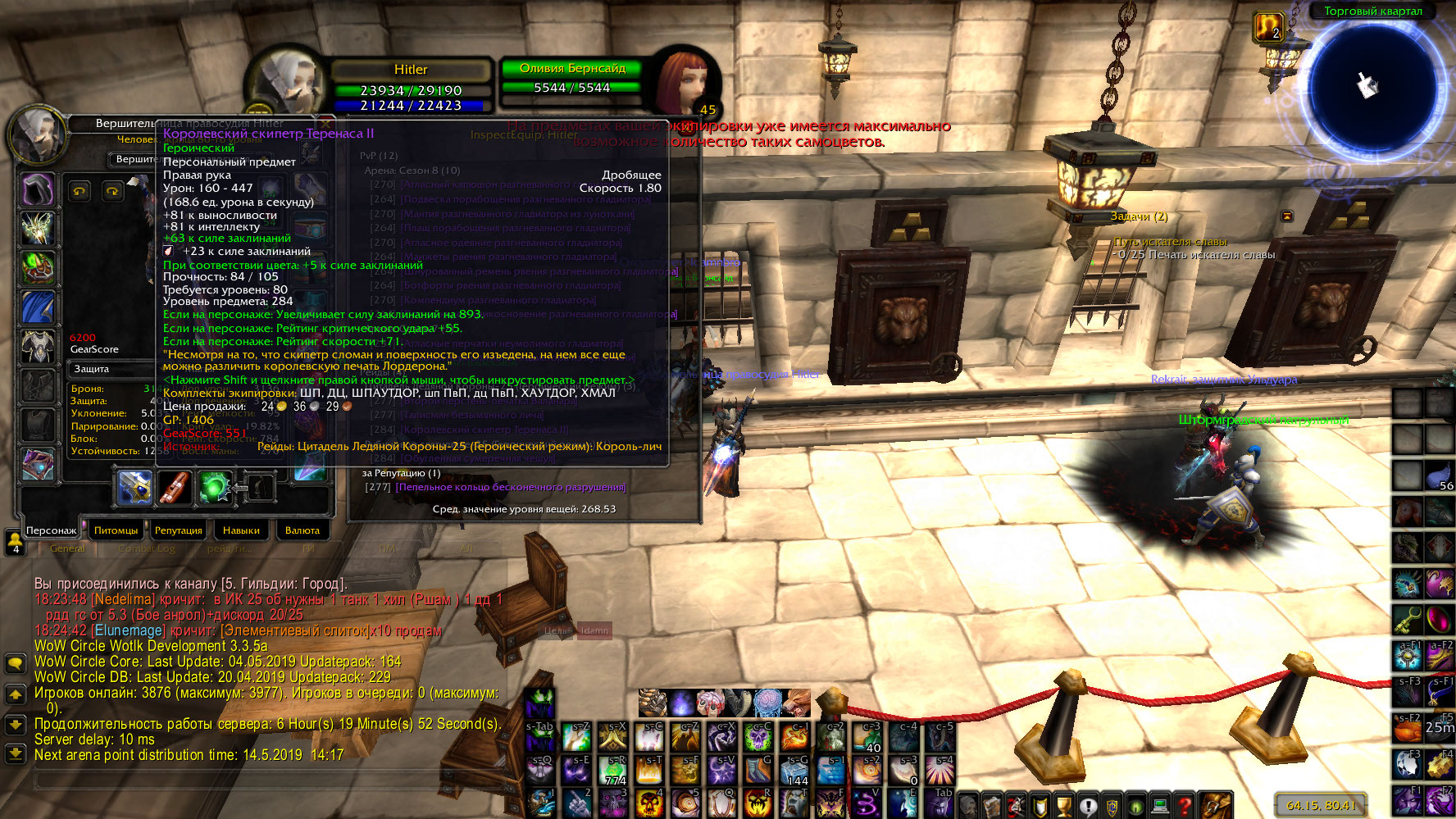
Task: Use the ice block ability with count 144
Action: (x=795, y=770)
